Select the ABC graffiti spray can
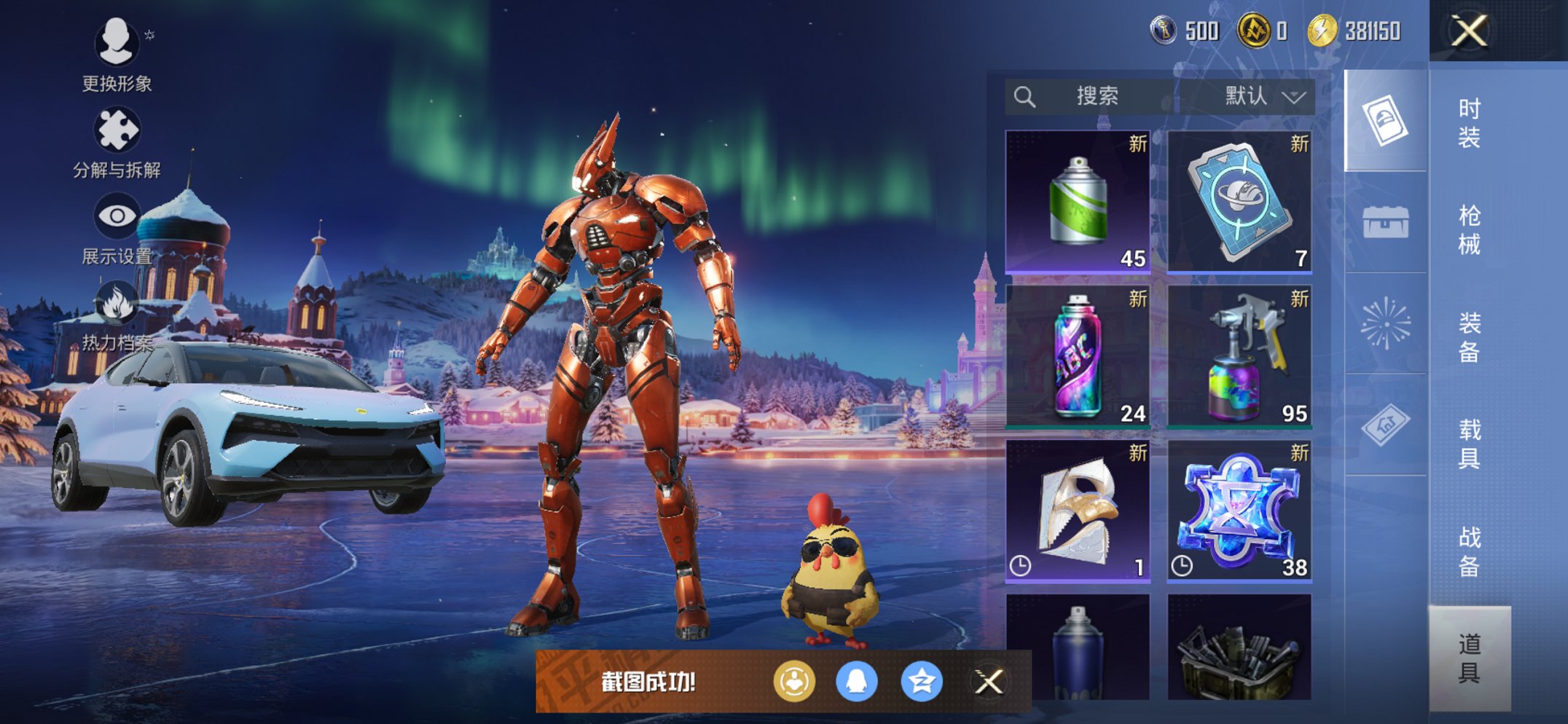The height and width of the screenshot is (724, 1568). click(x=1078, y=355)
